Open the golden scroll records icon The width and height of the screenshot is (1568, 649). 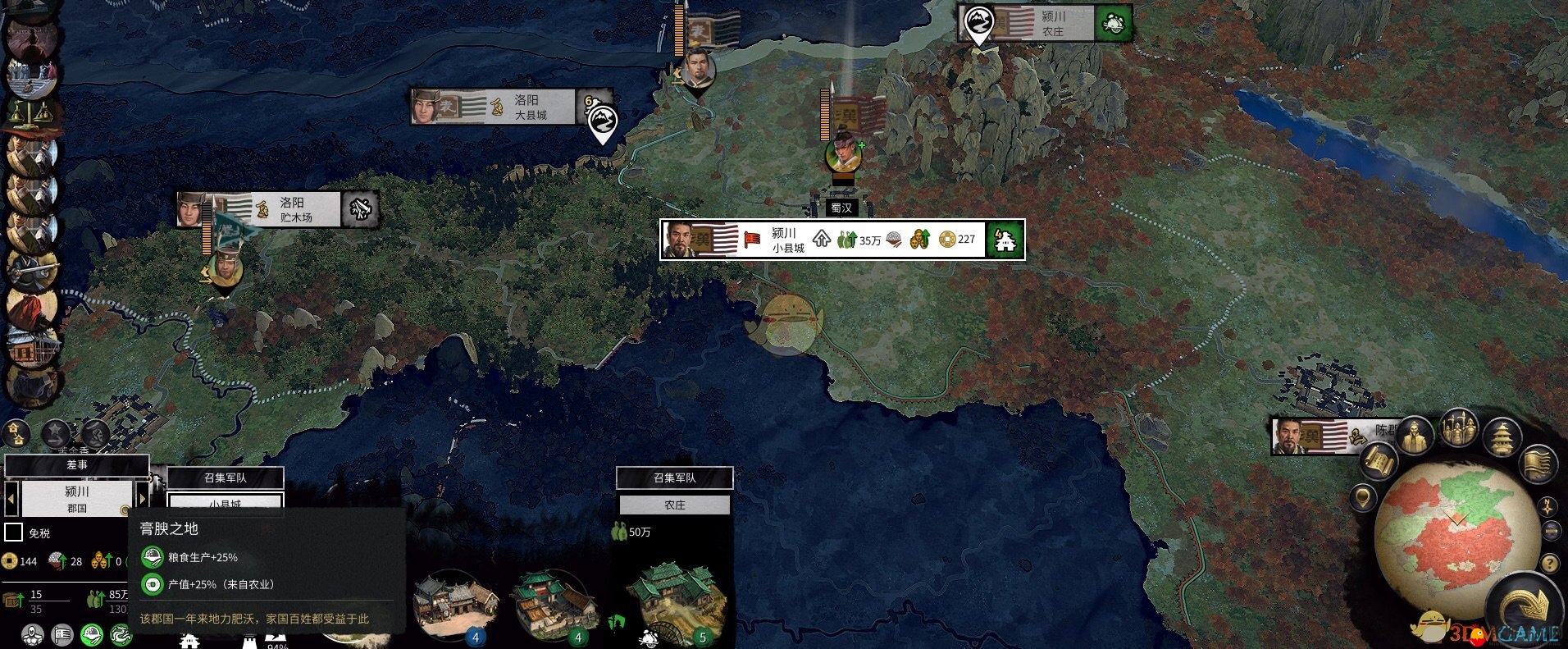[1379, 462]
